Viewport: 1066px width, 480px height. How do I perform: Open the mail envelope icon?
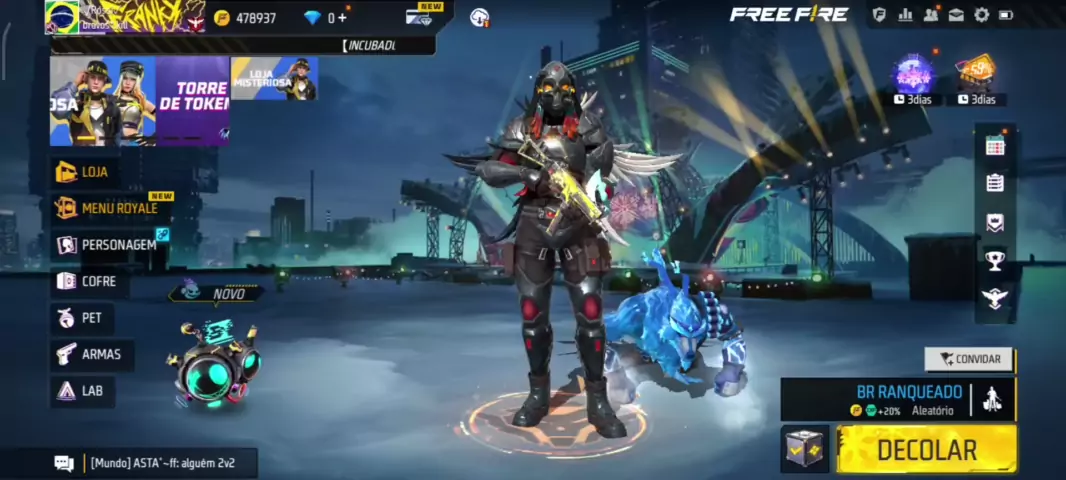[x=956, y=15]
